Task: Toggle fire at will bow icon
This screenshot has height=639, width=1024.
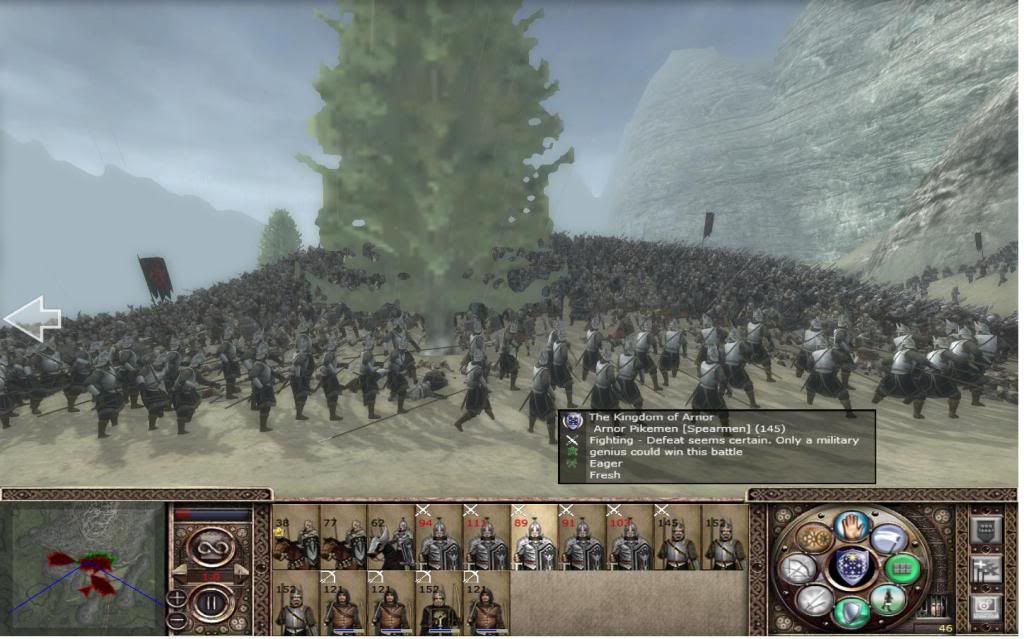Action: (x=797, y=568)
